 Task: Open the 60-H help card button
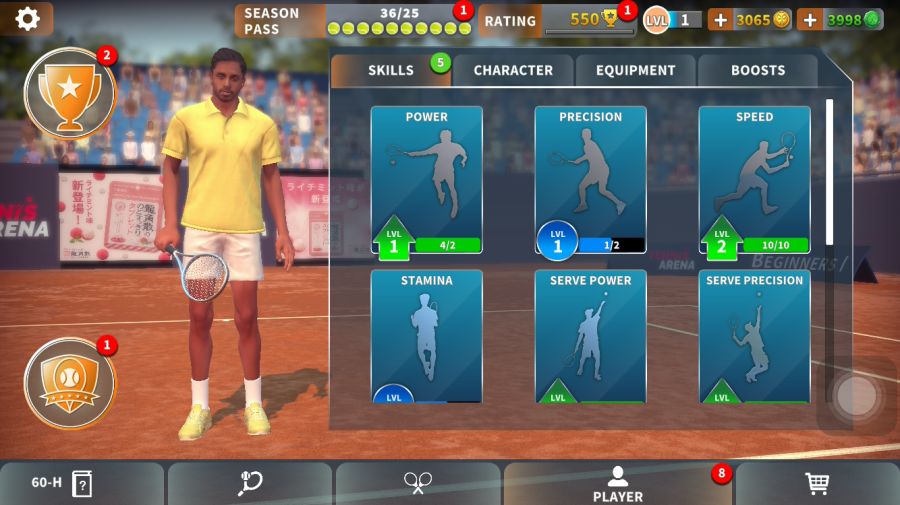click(62, 484)
